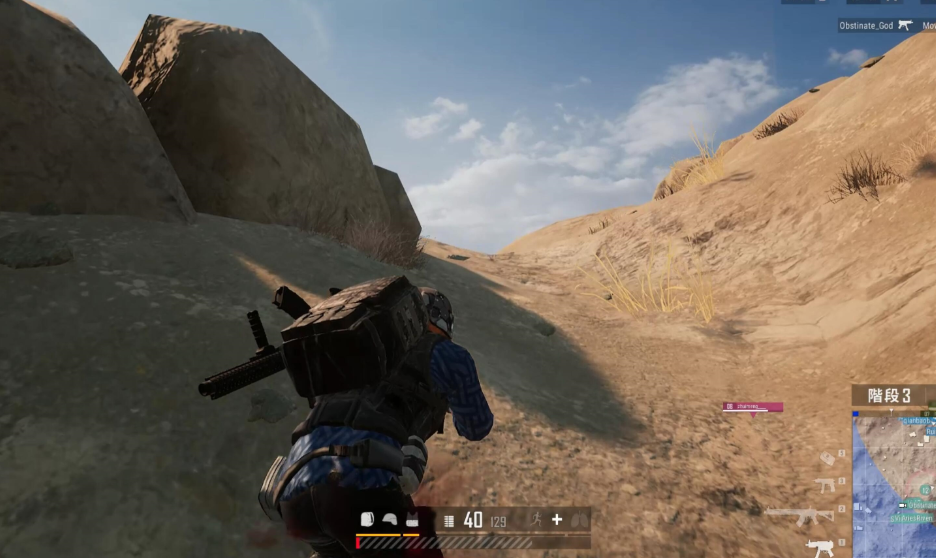Viewport: 936px width, 558px height.
Task: Click the white plus heal icon
Action: [557, 519]
